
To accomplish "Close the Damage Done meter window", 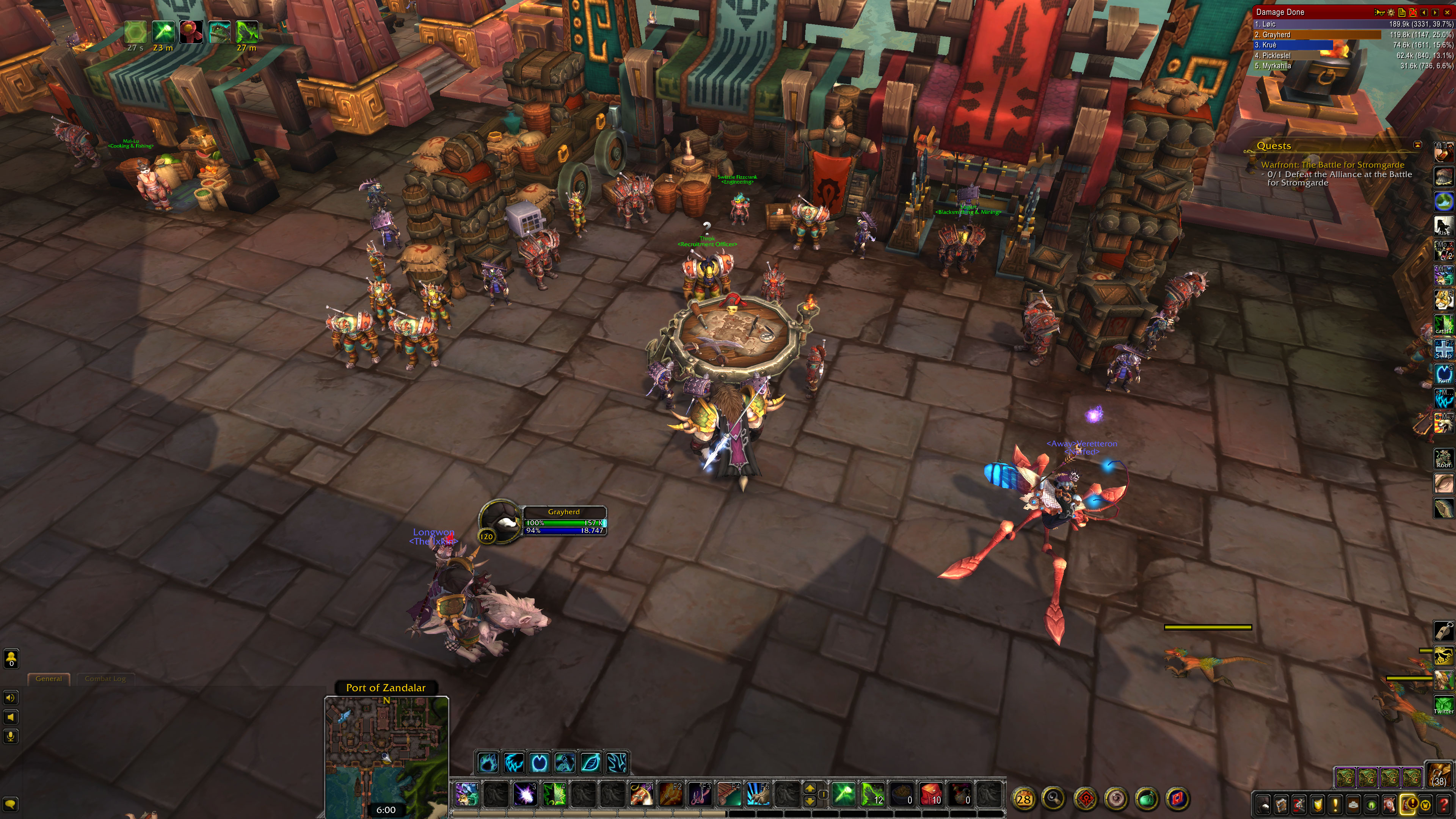I will tap(1448, 12).
